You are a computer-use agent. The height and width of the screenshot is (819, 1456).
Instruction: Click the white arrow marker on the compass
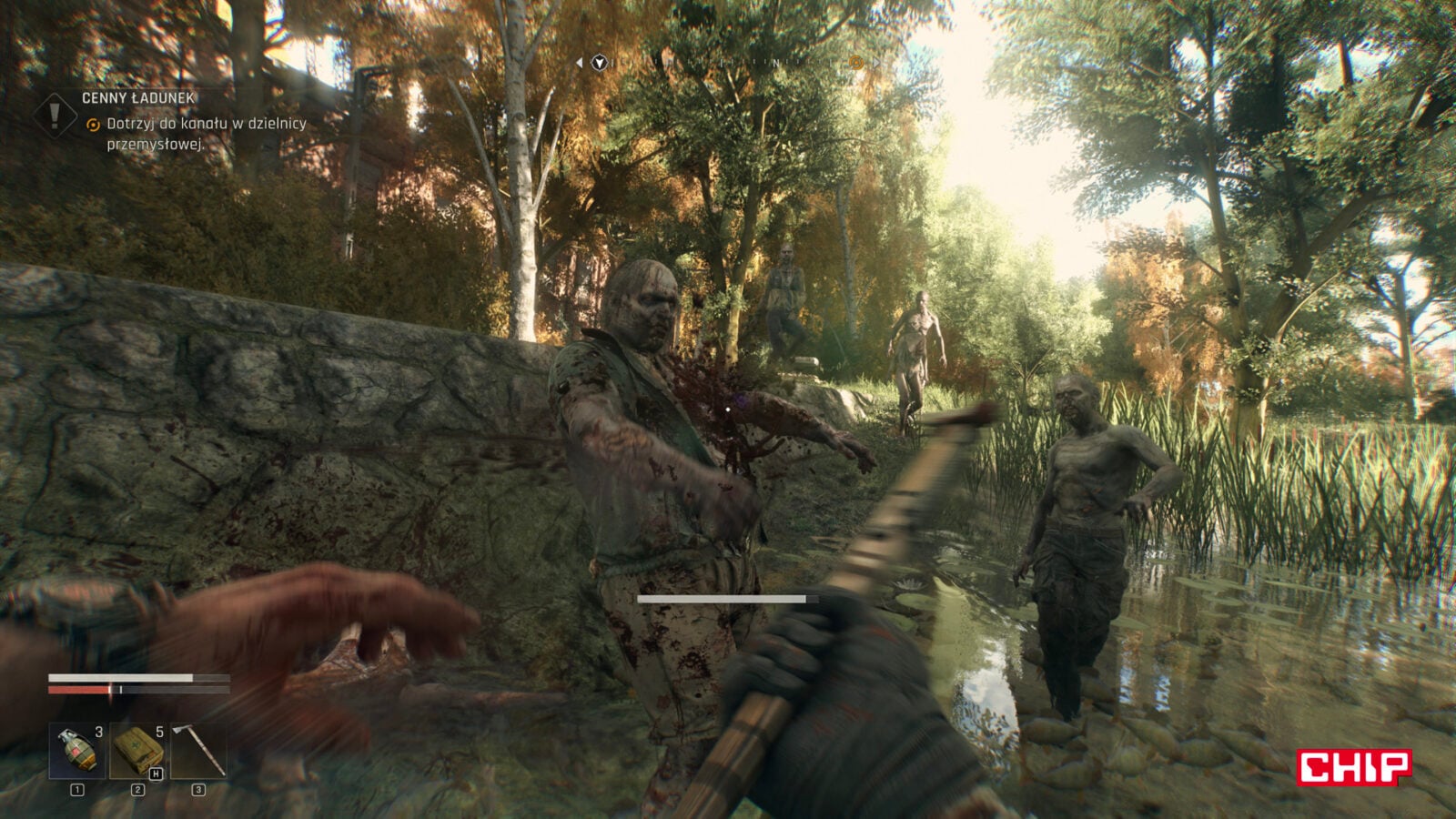click(599, 63)
